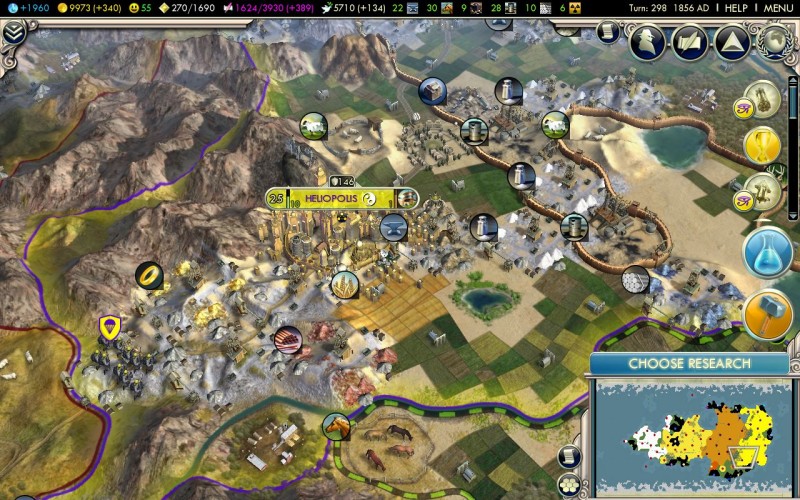Open the HELP civilopedia link
The width and height of the screenshot is (800, 500).
(735, 7)
